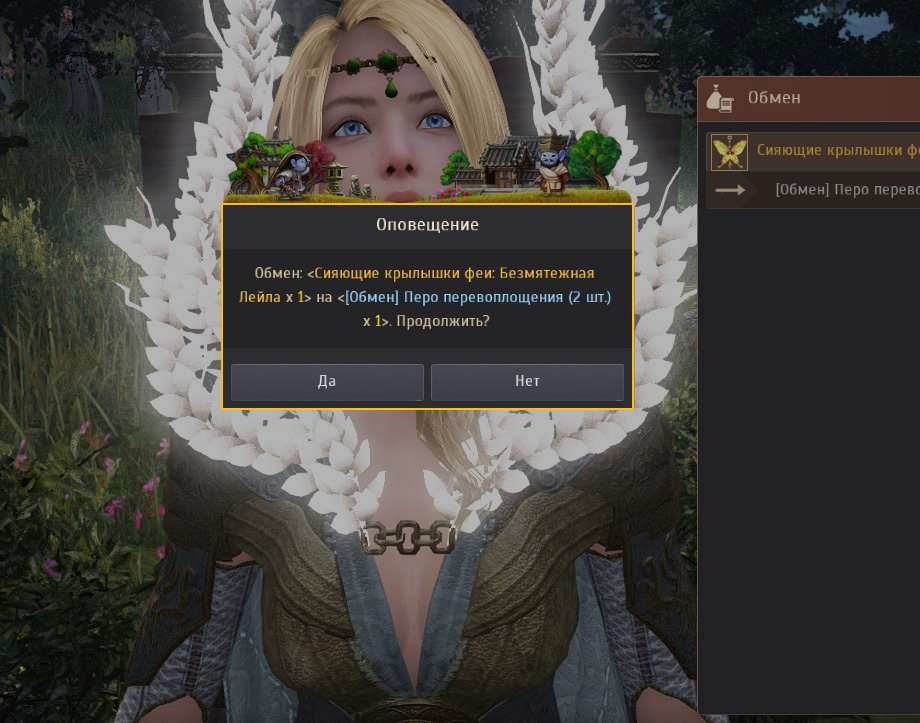
Task: Confirm the exchange with Да
Action: tap(327, 382)
